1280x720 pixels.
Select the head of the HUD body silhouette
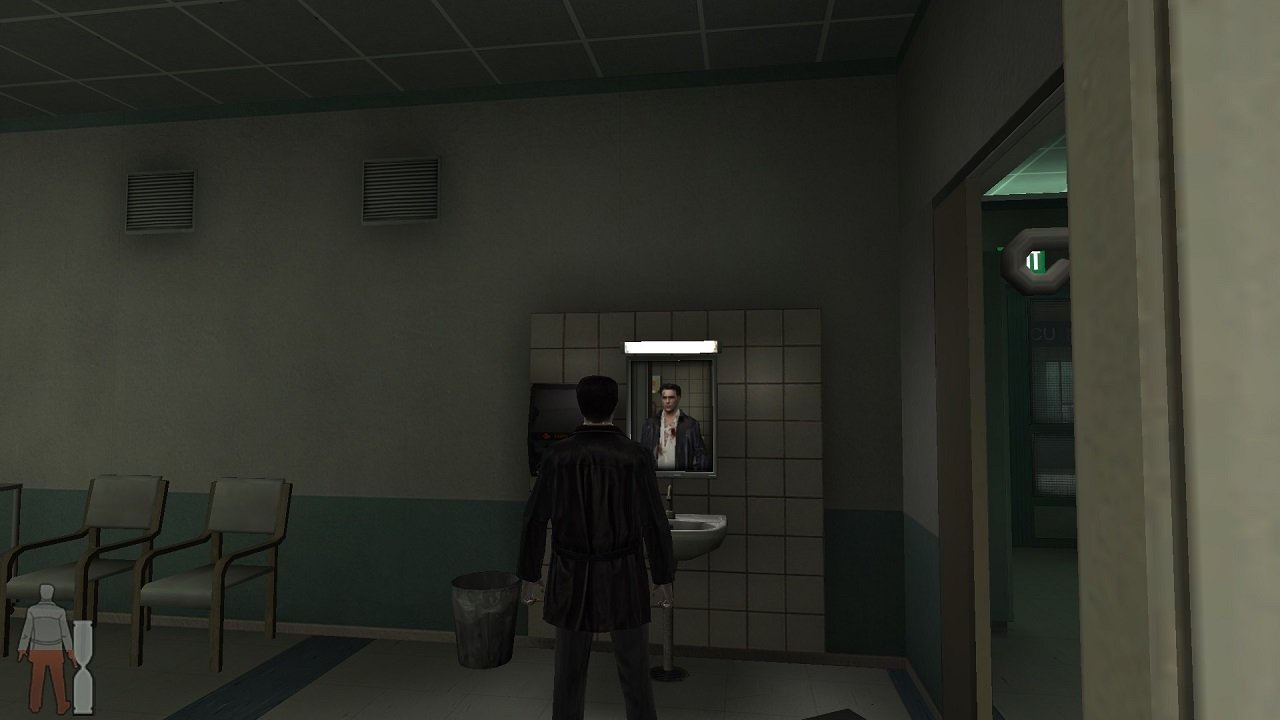point(45,592)
